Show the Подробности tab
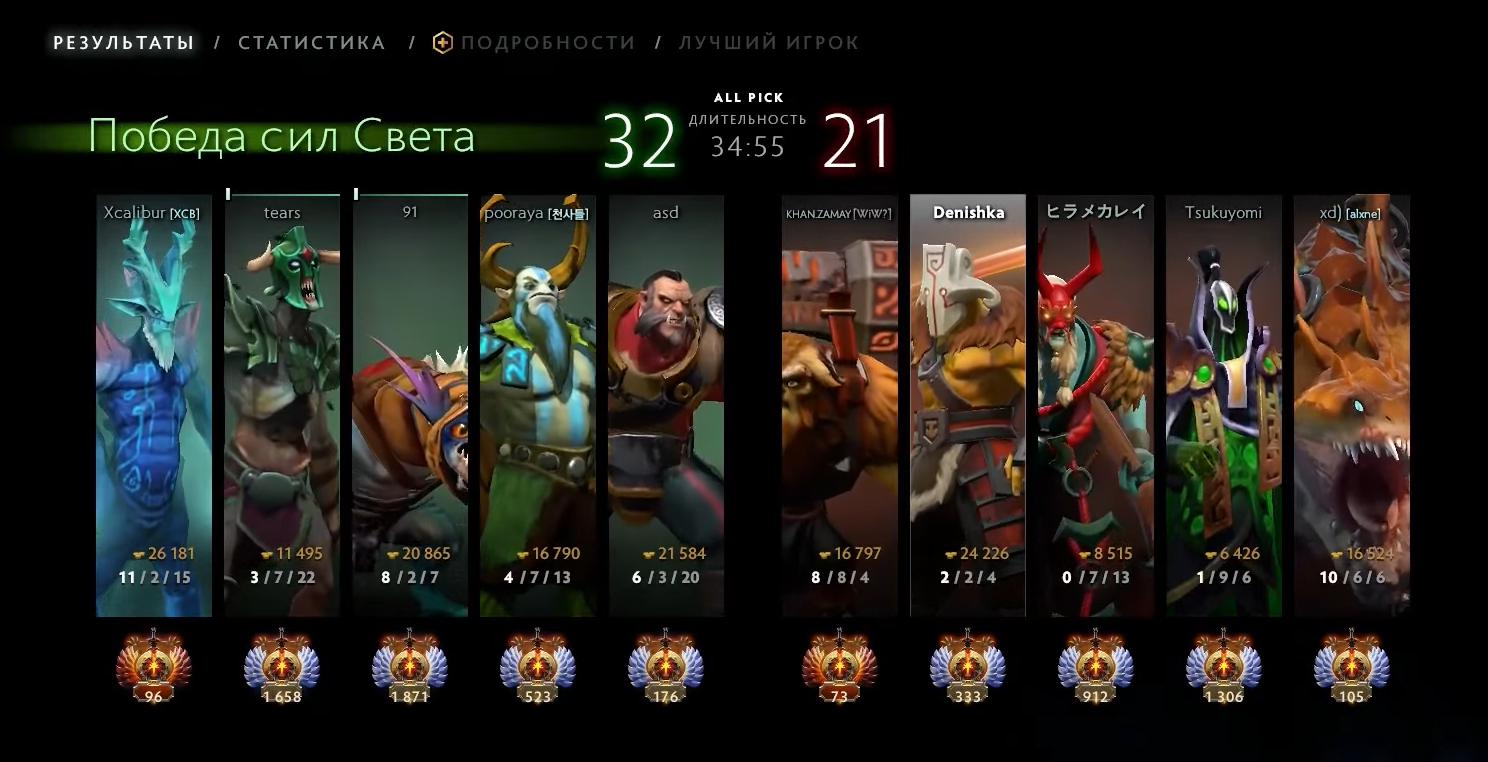 point(547,43)
